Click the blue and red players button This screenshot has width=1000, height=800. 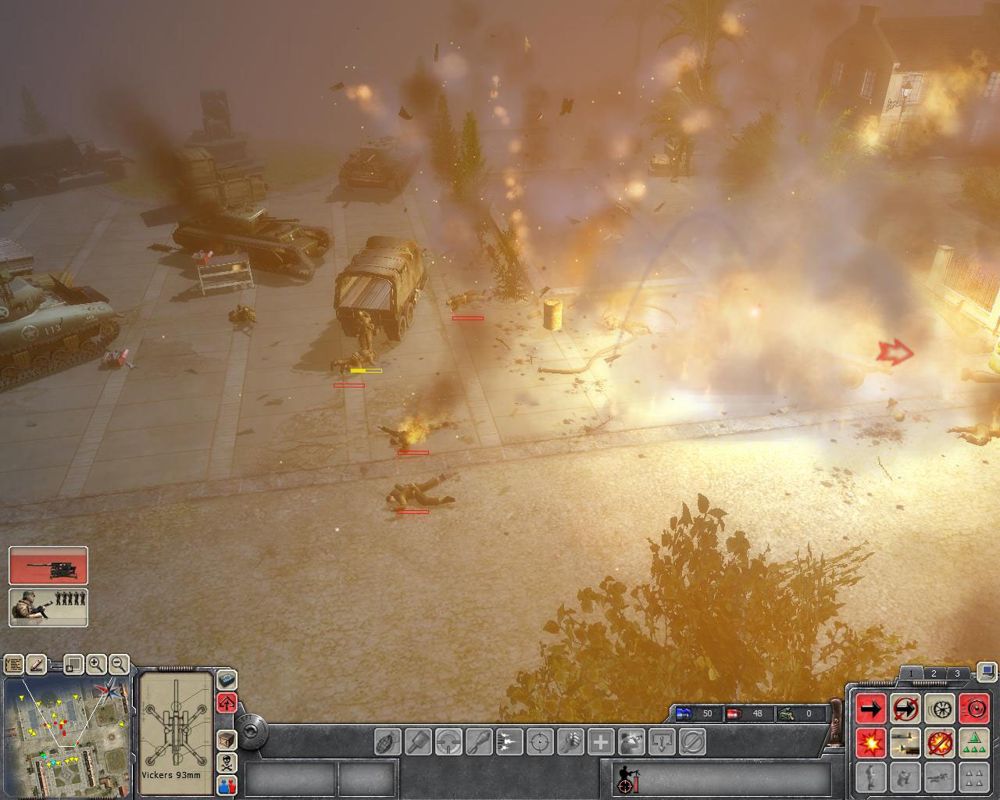point(227,784)
